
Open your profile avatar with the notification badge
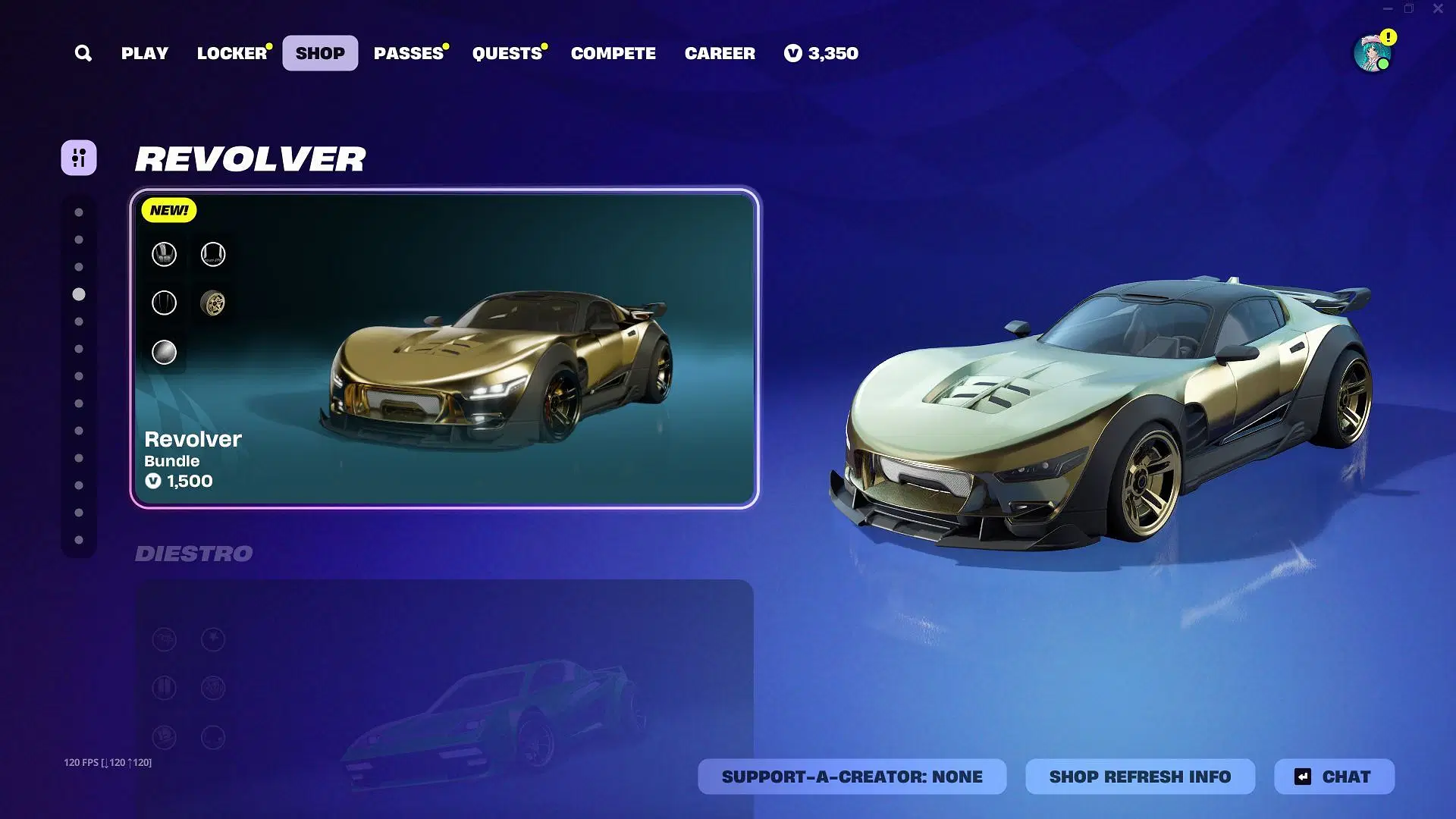pyautogui.click(x=1373, y=53)
